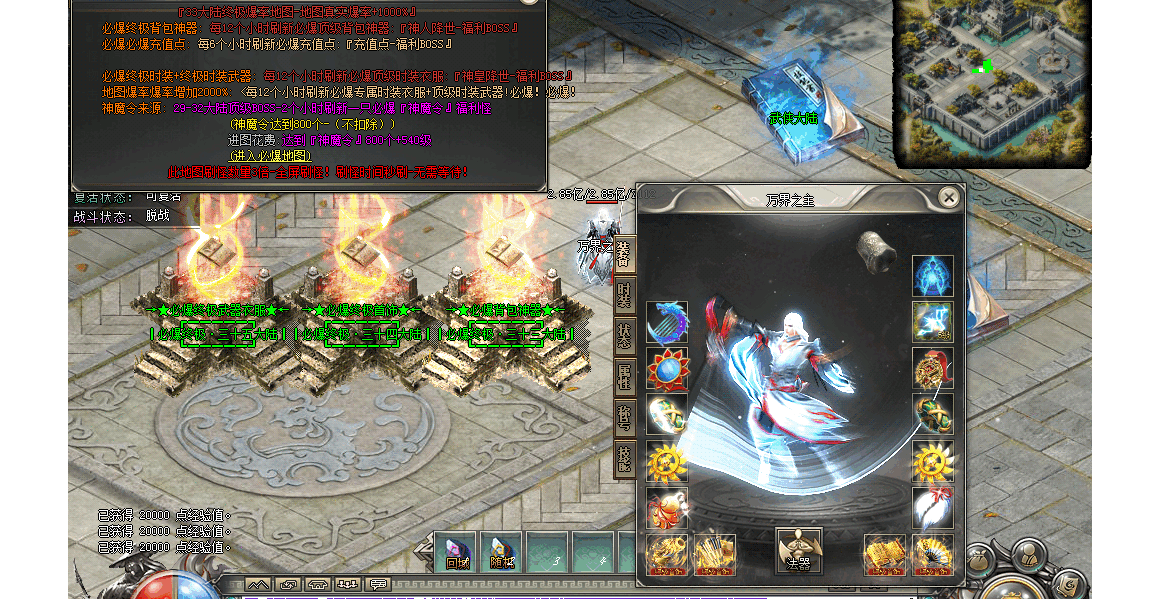Open the 状态 tab
The image size is (1160, 599).
click(624, 337)
